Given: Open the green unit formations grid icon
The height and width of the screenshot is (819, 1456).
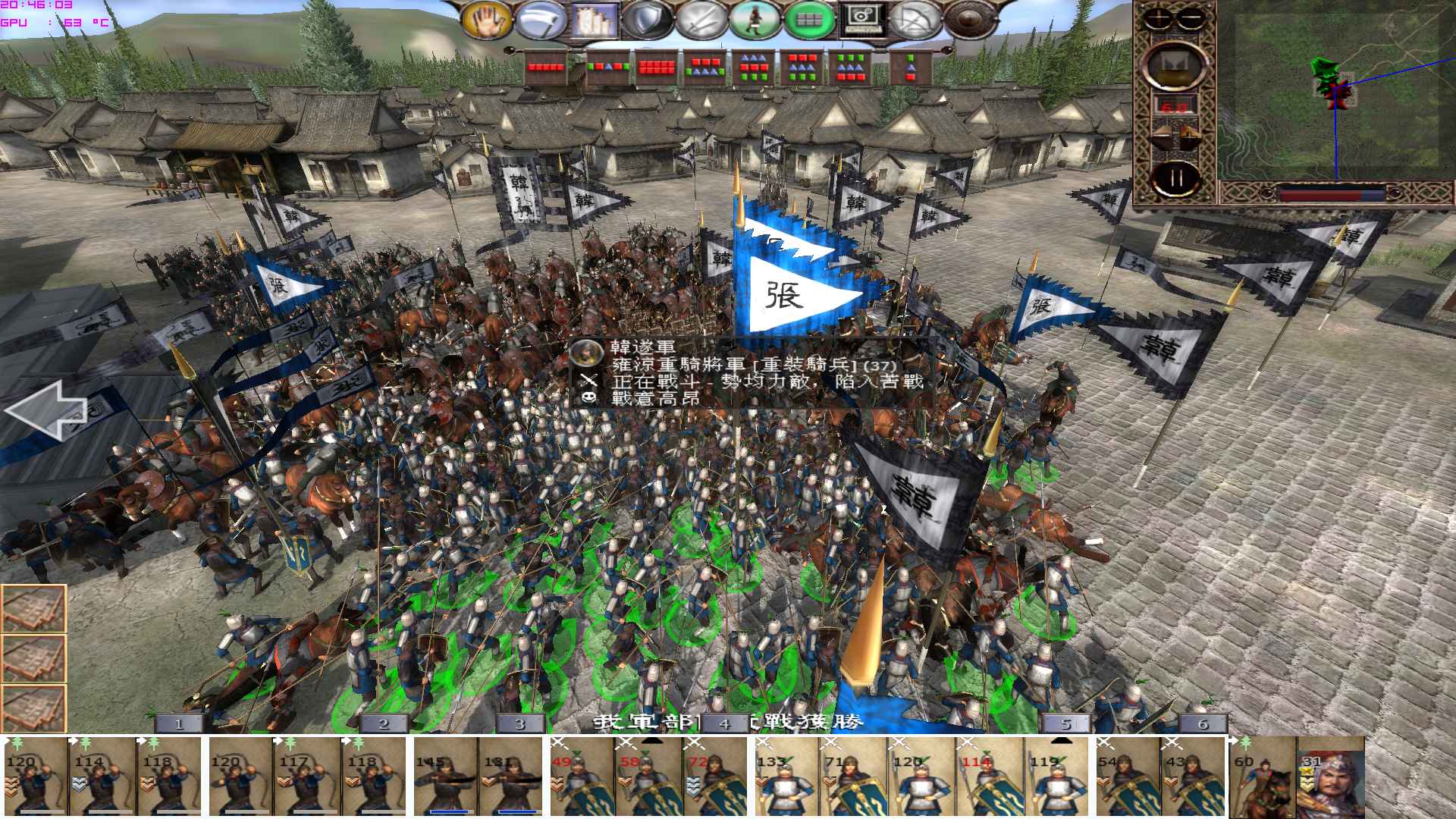Looking at the screenshot, I should pos(811,17).
